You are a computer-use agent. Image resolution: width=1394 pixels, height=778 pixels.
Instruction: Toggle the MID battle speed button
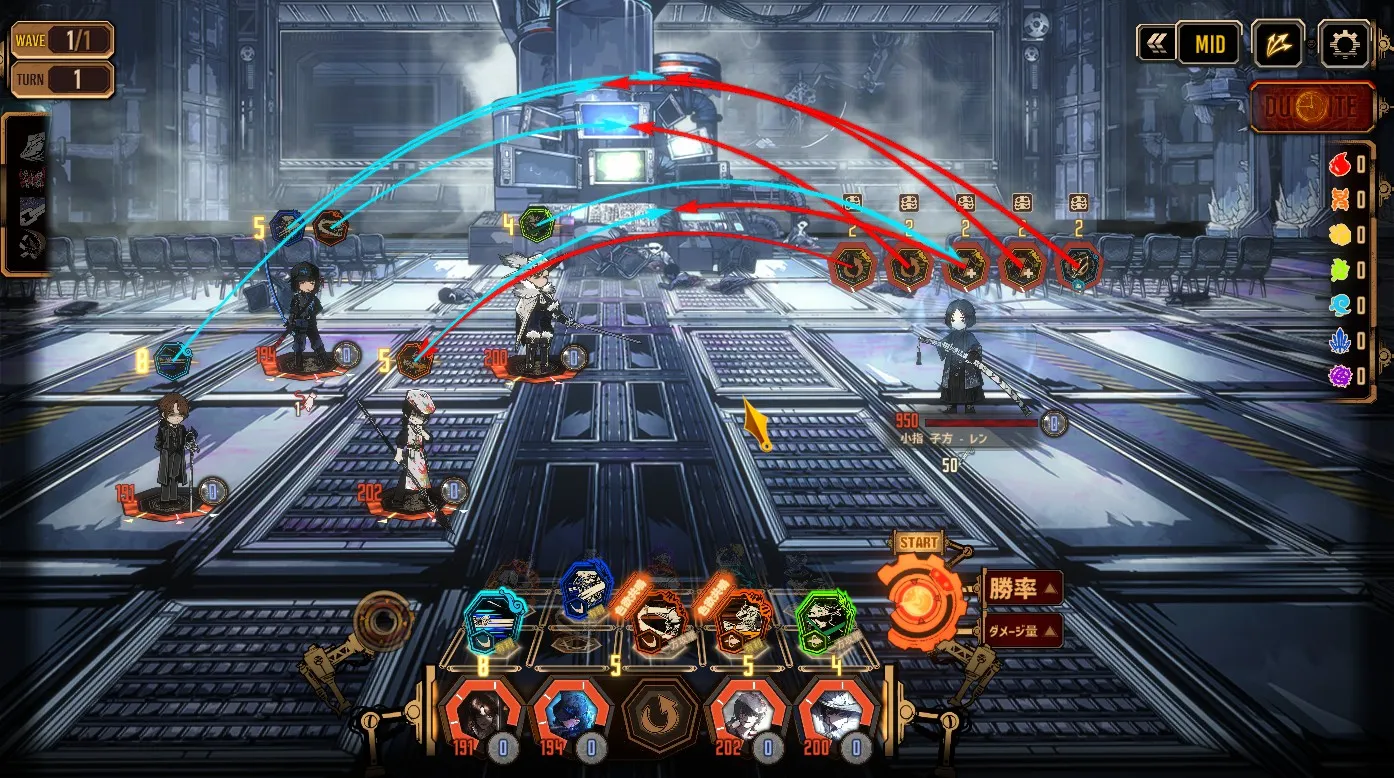(x=1208, y=44)
